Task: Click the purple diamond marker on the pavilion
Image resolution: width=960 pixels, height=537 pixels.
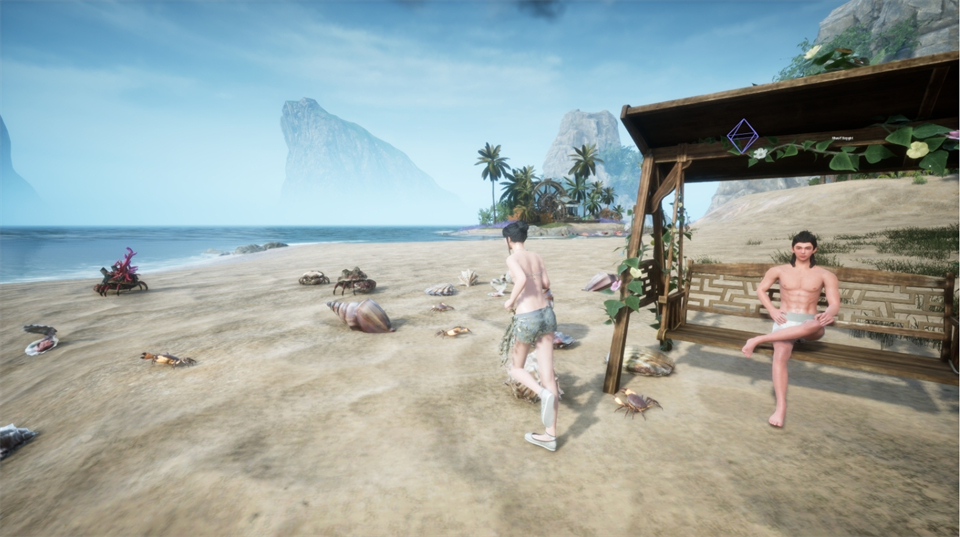Action: pos(742,135)
